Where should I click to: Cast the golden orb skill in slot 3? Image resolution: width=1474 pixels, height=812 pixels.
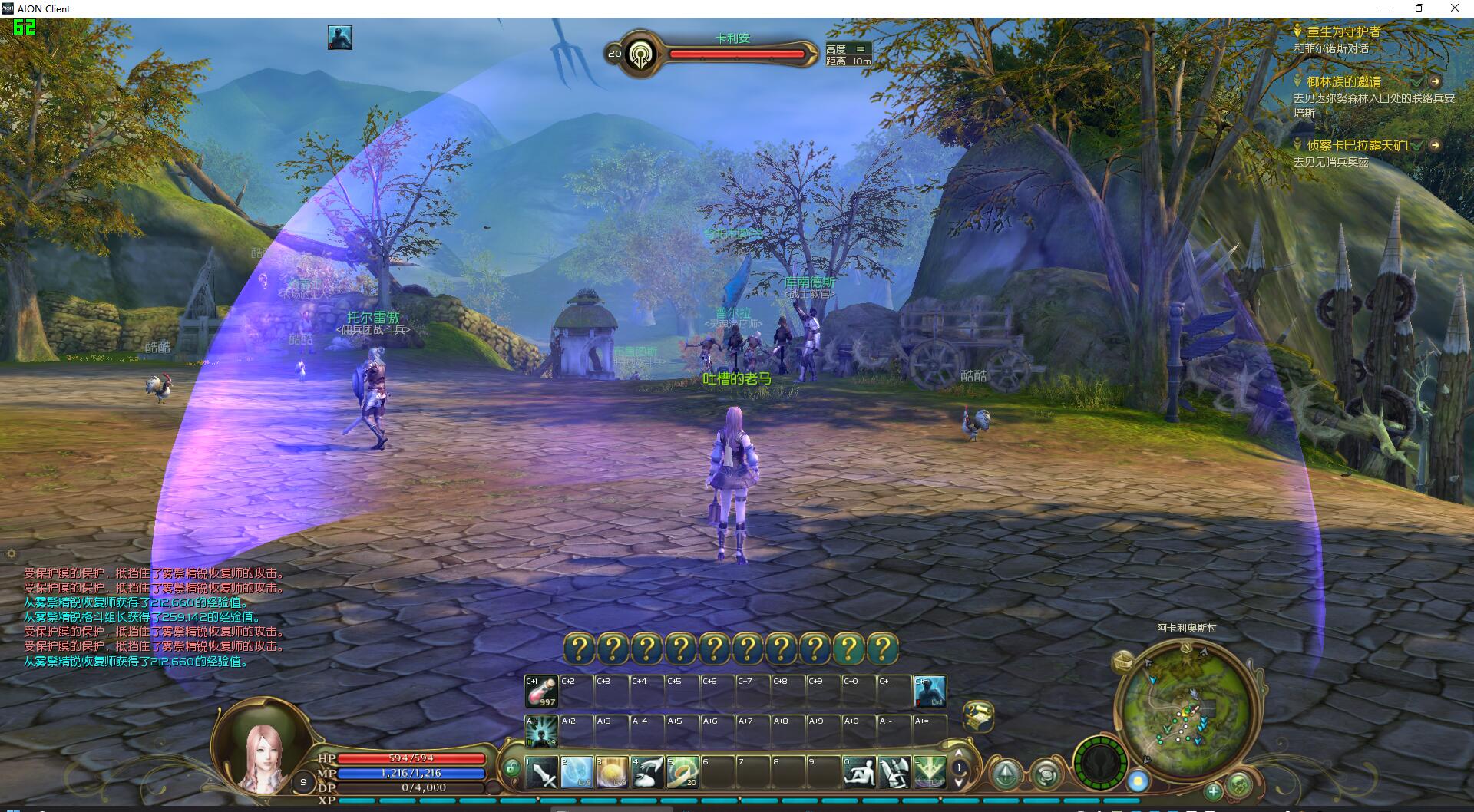[612, 772]
